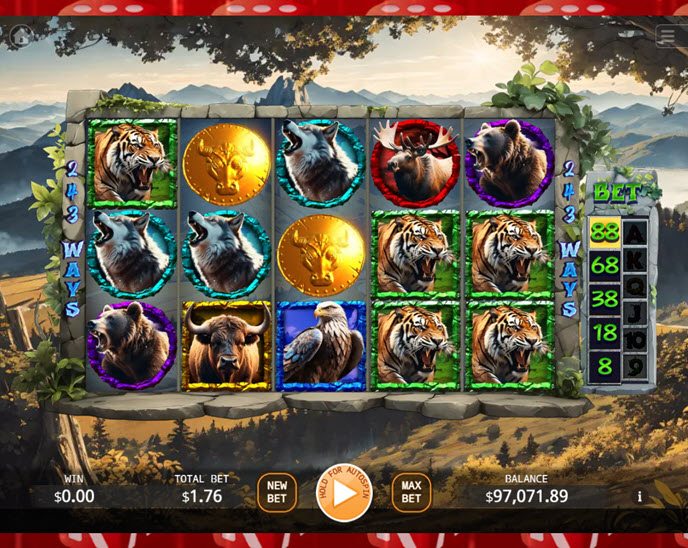Viewport: 688px width, 548px height.
Task: Open the hamburger menu
Action: click(x=667, y=37)
